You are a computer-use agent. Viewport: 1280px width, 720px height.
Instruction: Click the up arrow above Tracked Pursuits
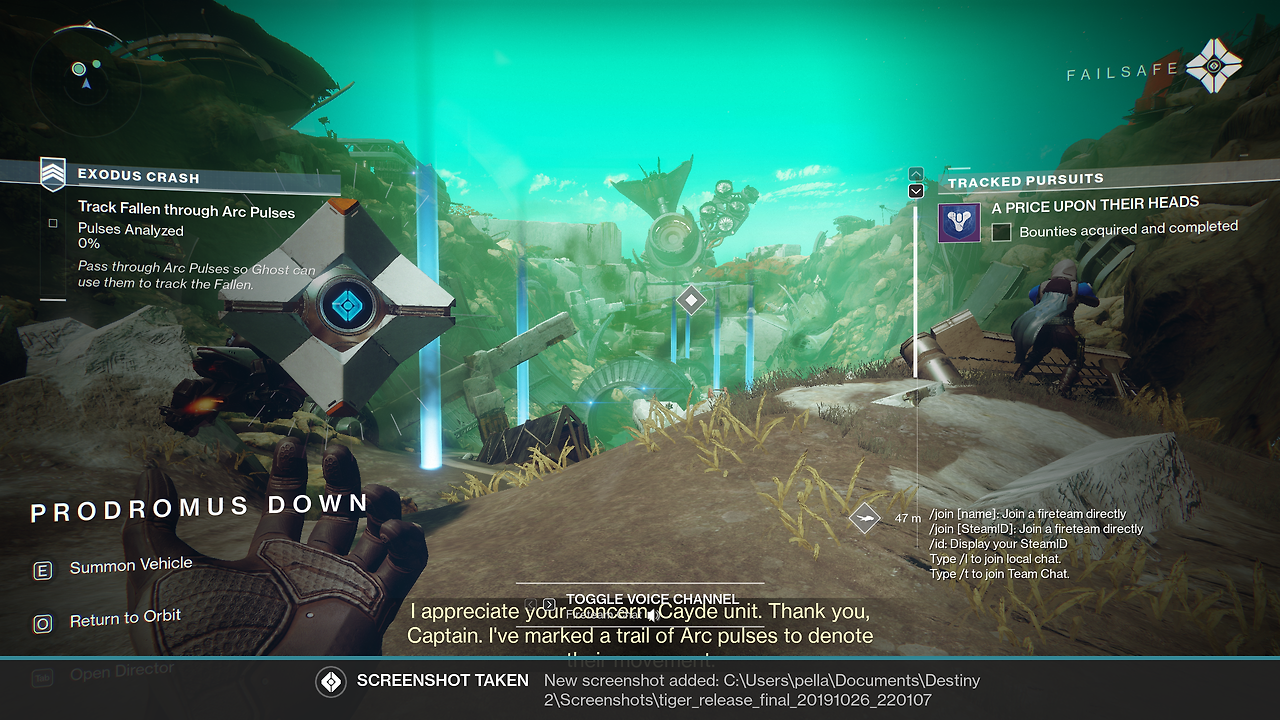click(x=915, y=174)
